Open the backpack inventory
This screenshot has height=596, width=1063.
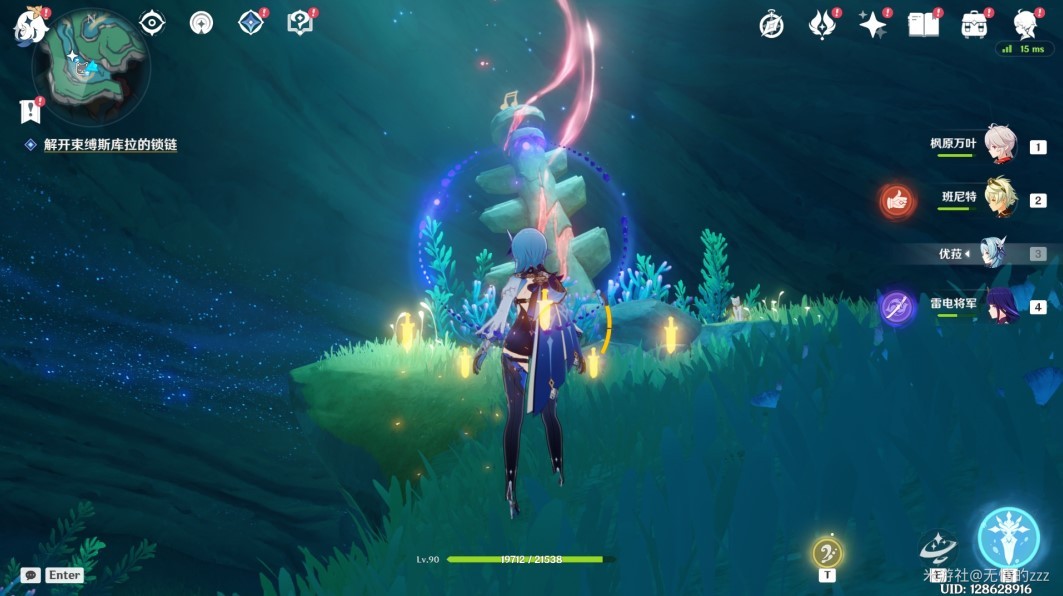(974, 25)
